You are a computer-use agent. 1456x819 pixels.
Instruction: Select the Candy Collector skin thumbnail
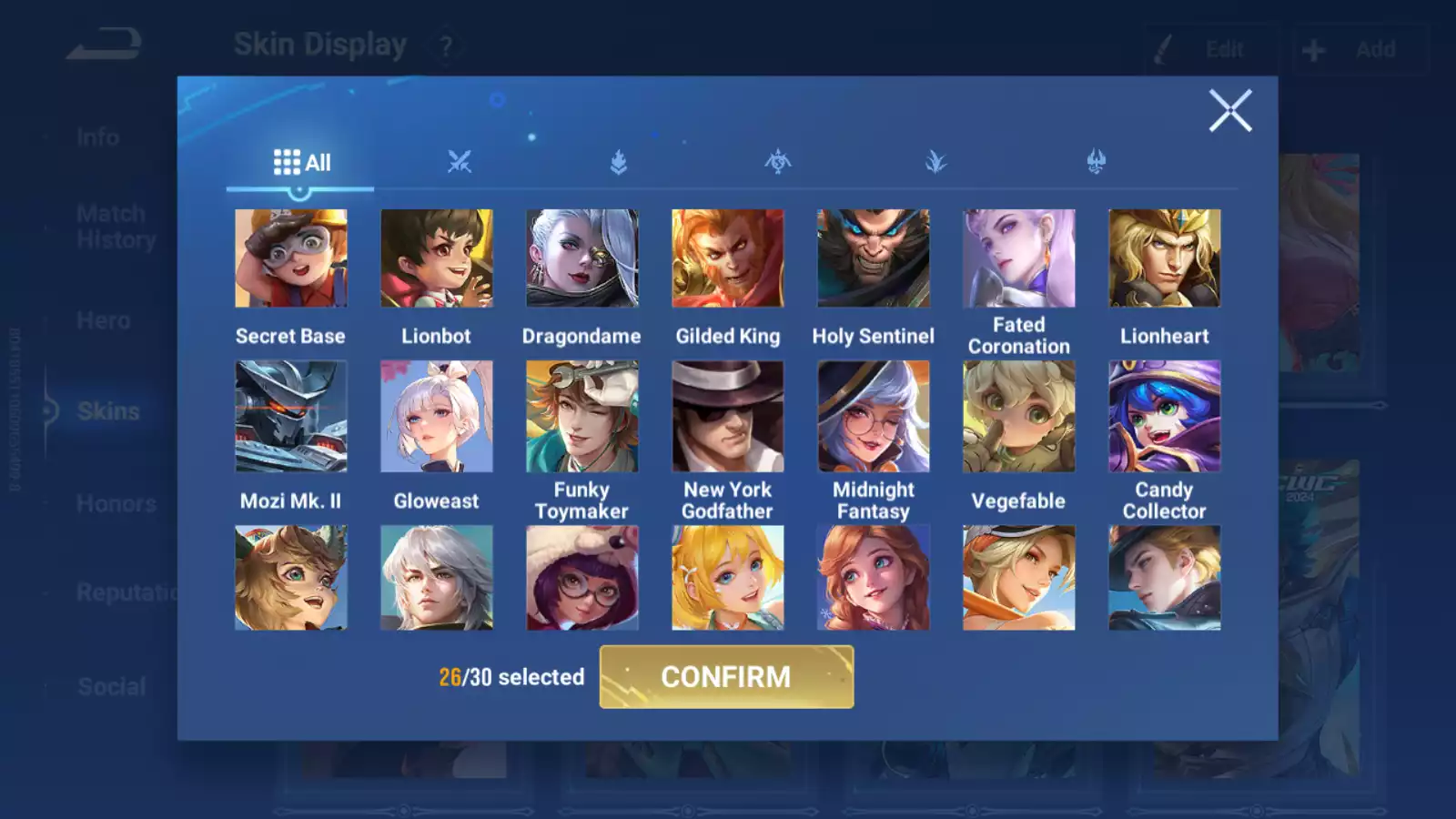[1164, 416]
